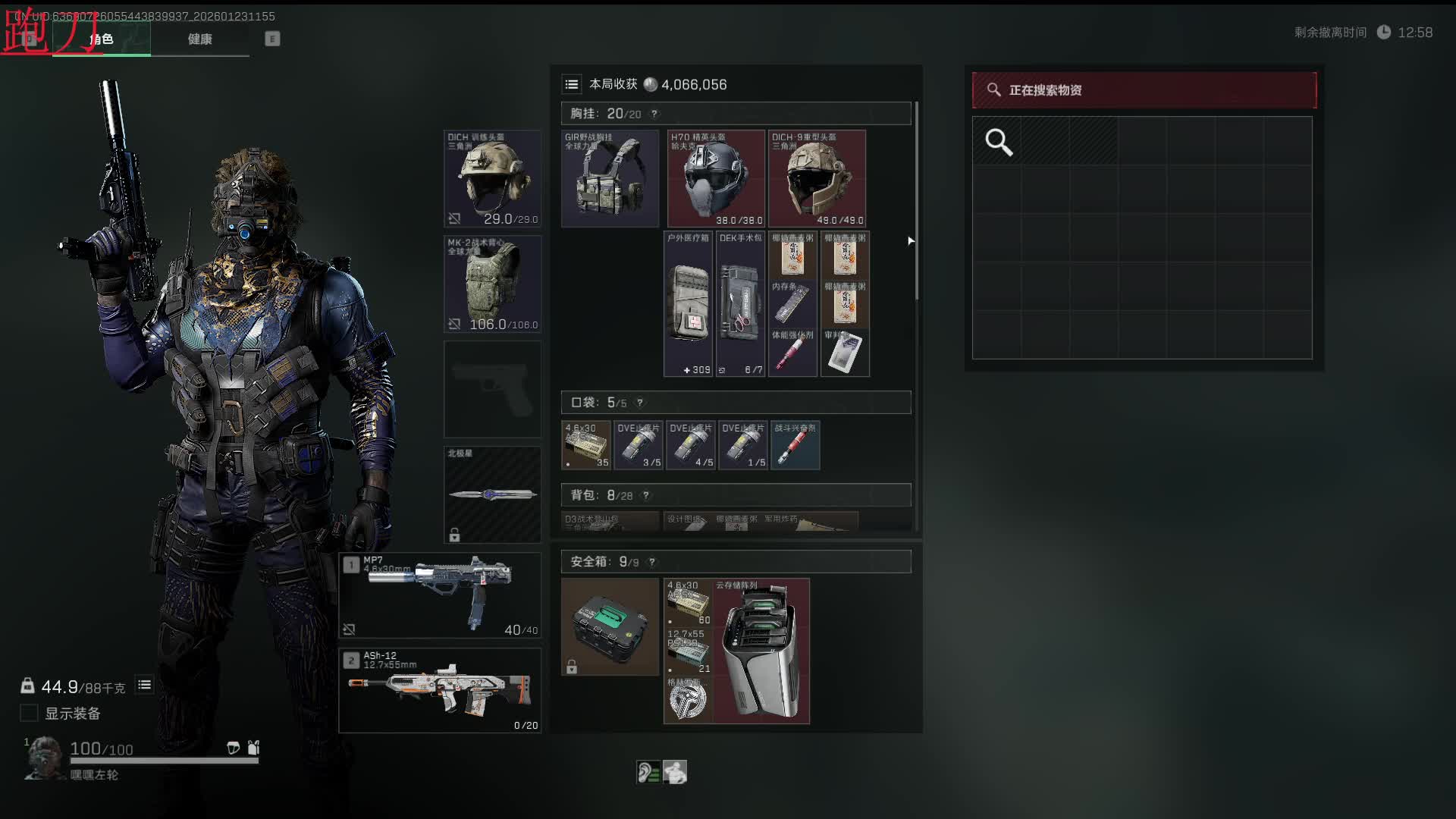Image resolution: width=1456 pixels, height=819 pixels.
Task: Select the 云存储阵列 cloud storage array
Action: pyautogui.click(x=761, y=651)
